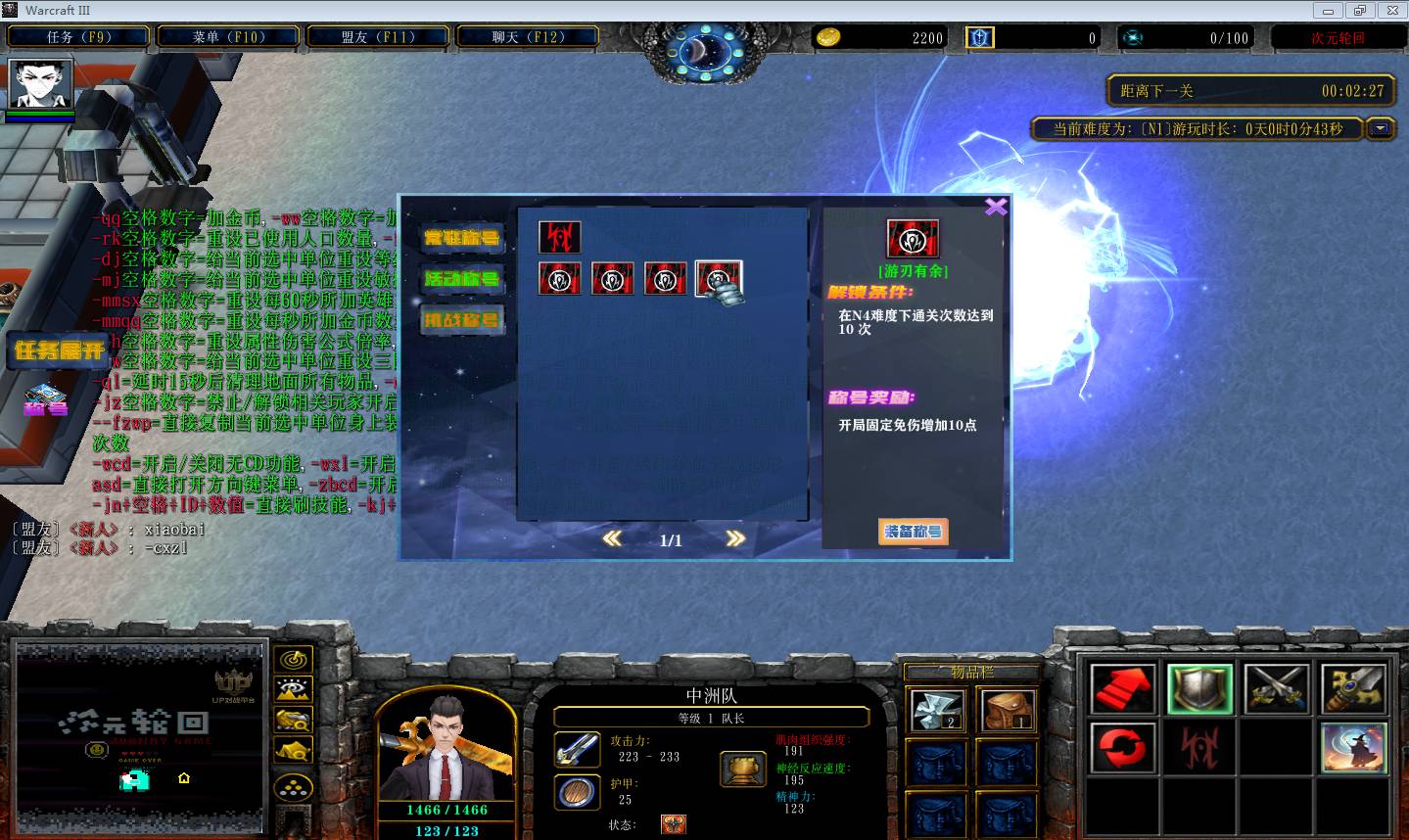Use the wizard spell ability icon

point(1353,748)
